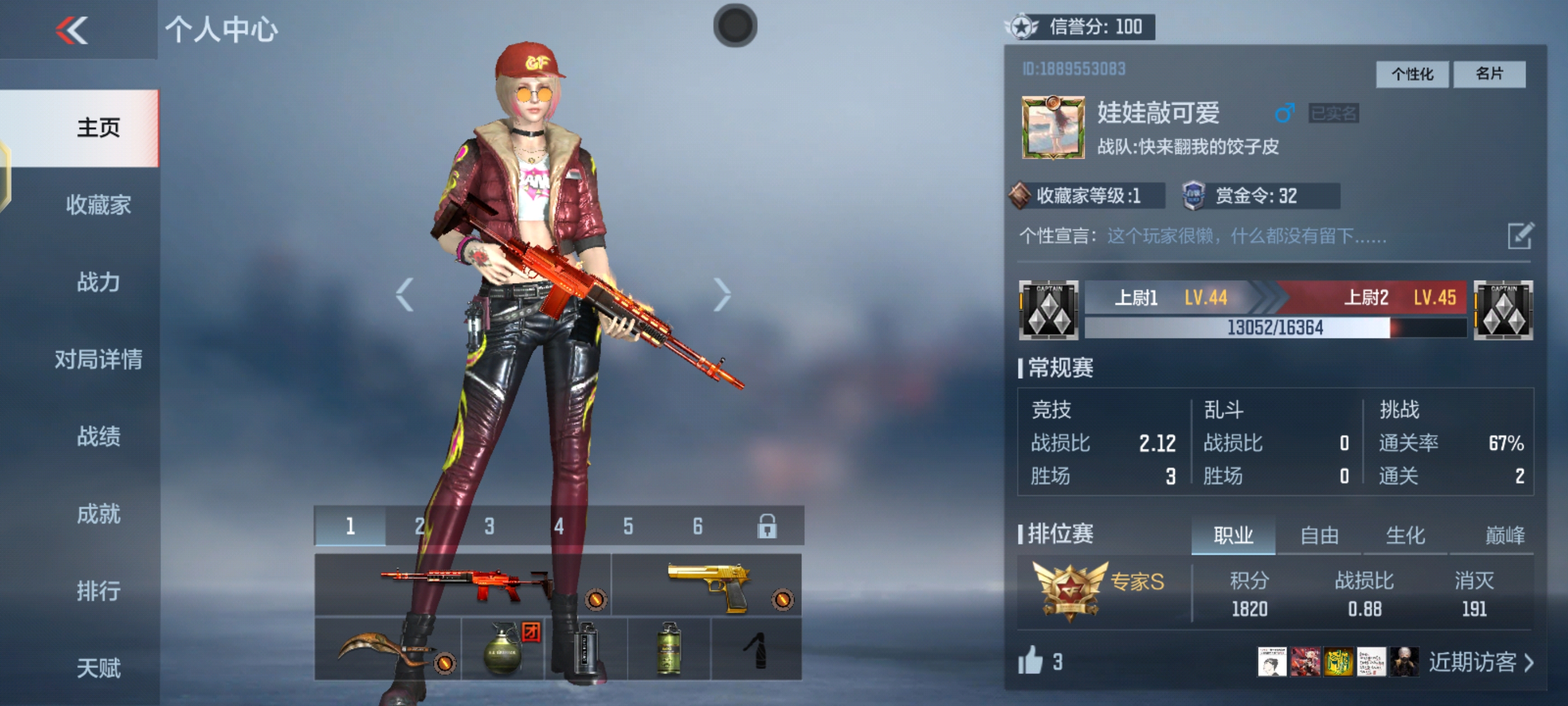The width and height of the screenshot is (1568, 706).
Task: Open 对局详情 match details
Action: [98, 359]
